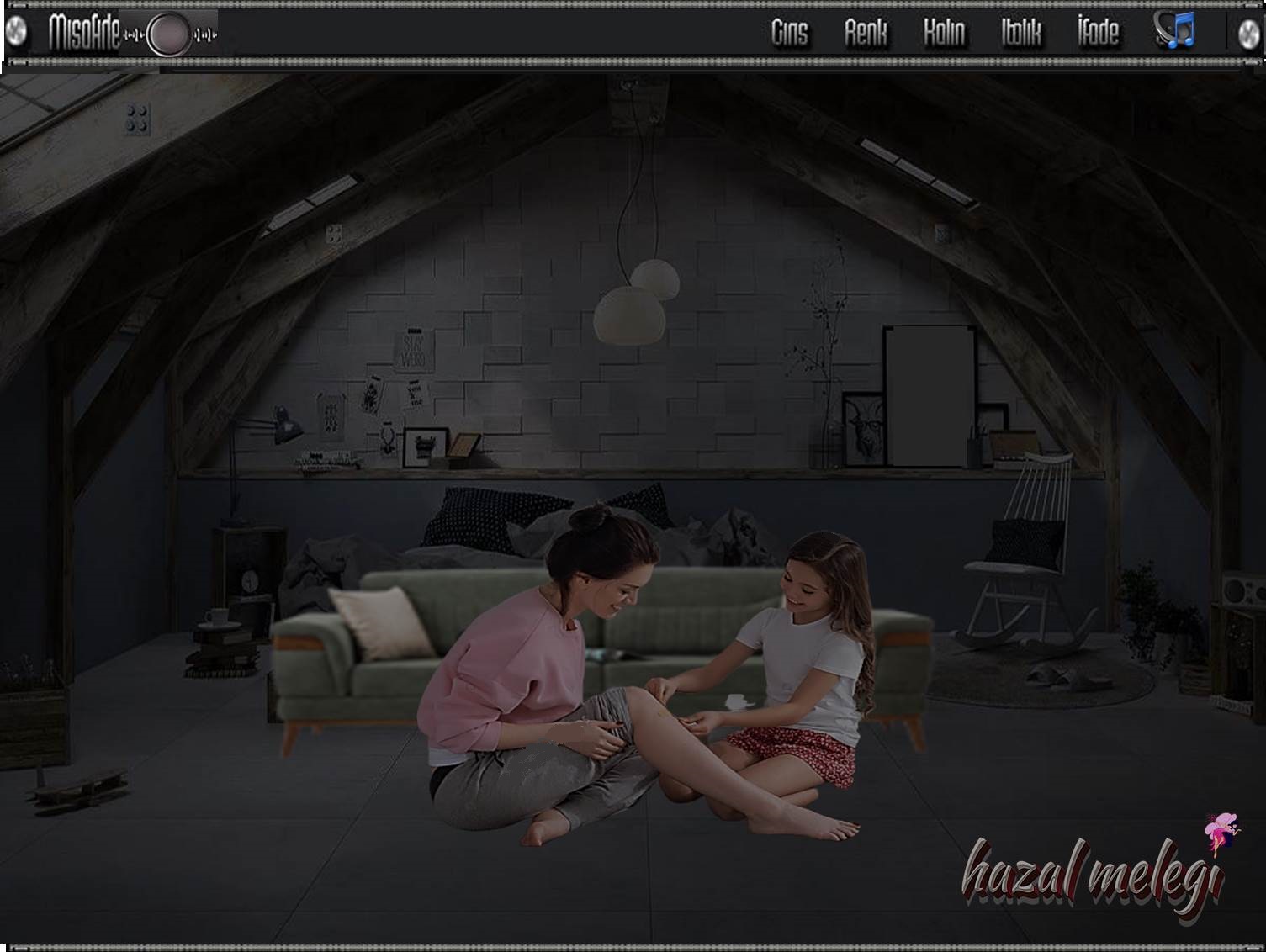
Task: Click the silver disc at the bar's right end
Action: (x=1249, y=34)
